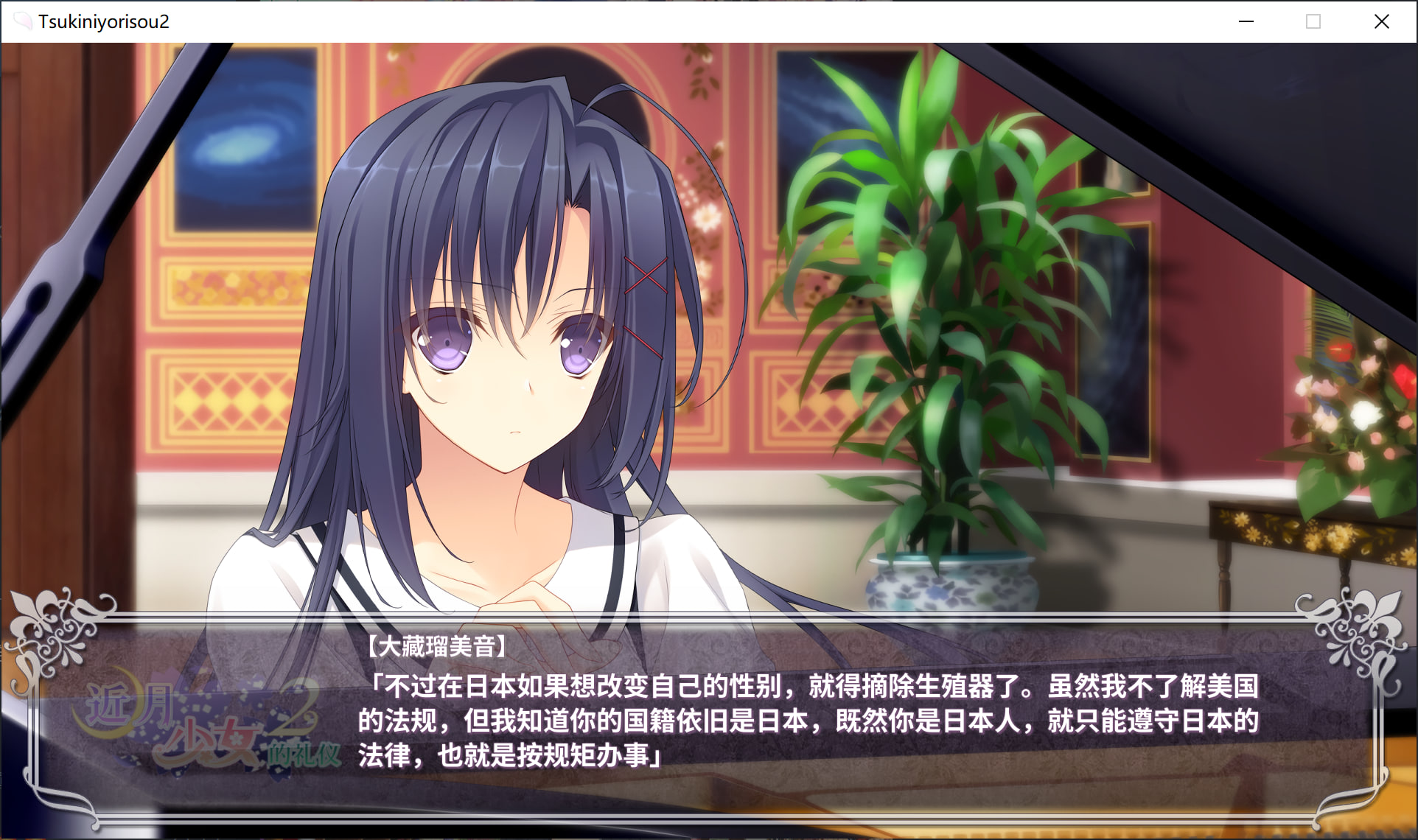Close the Tsukiniyorisou2 window

(1381, 21)
